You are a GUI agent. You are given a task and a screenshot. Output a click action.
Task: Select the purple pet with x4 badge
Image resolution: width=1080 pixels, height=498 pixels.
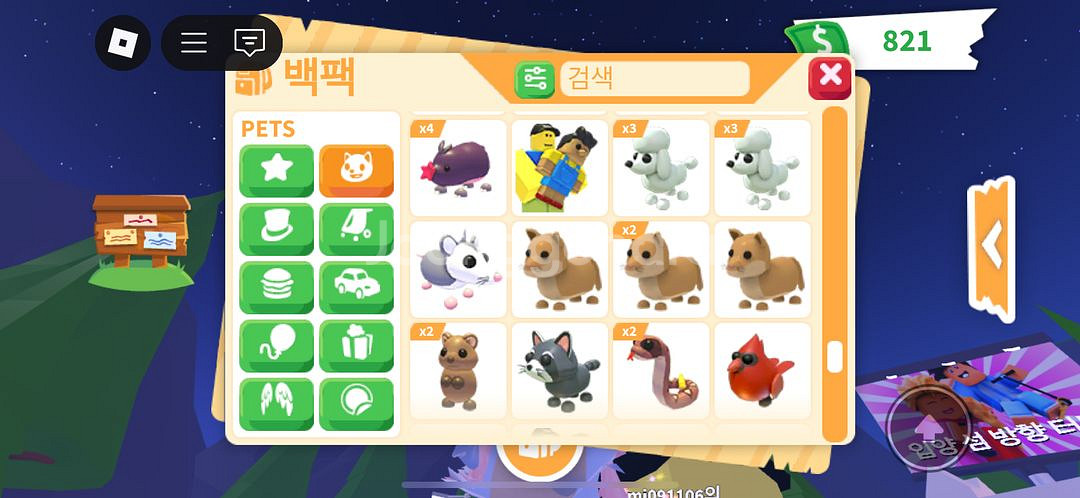pos(458,166)
